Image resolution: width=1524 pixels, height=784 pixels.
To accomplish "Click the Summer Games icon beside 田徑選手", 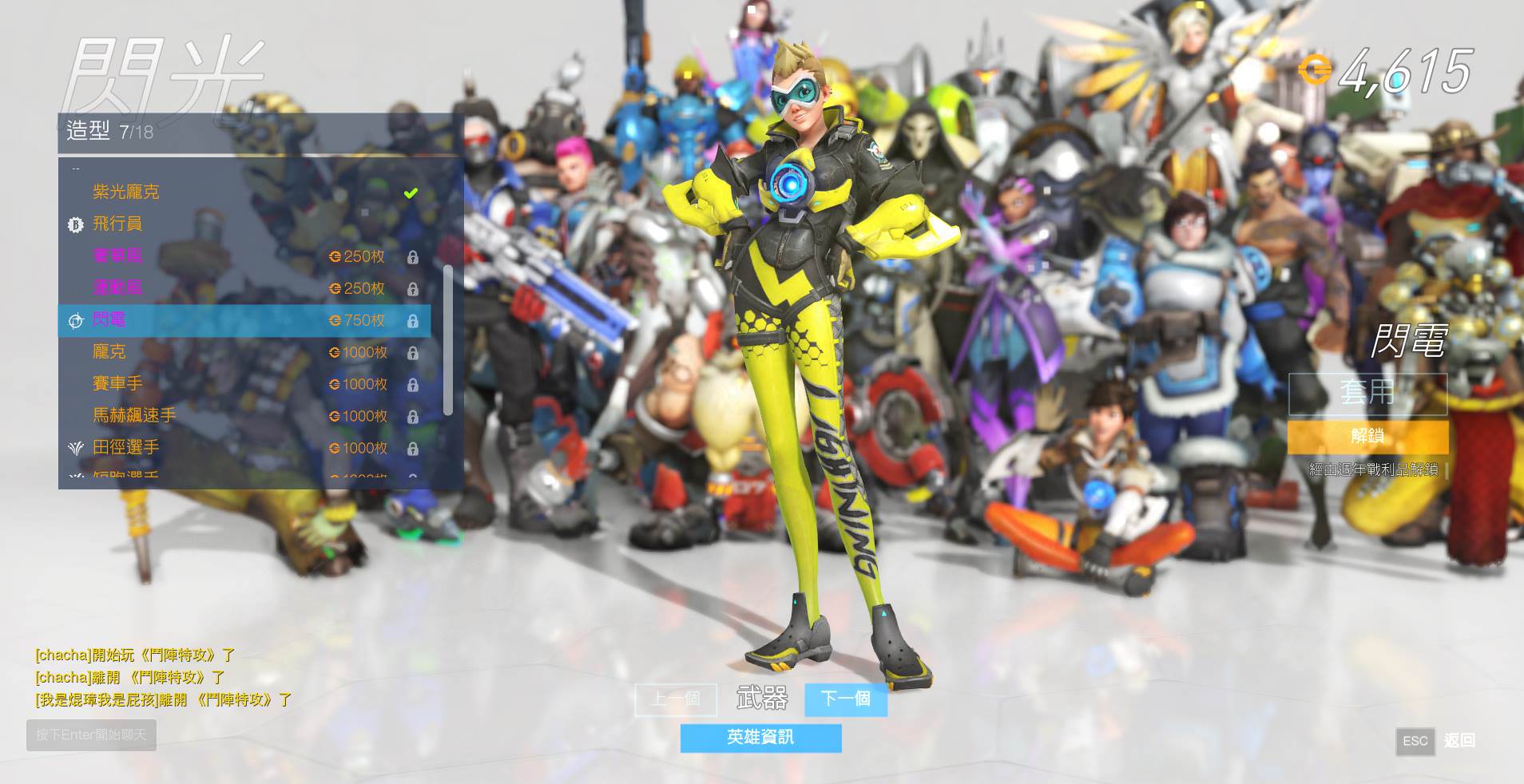I will [76, 448].
